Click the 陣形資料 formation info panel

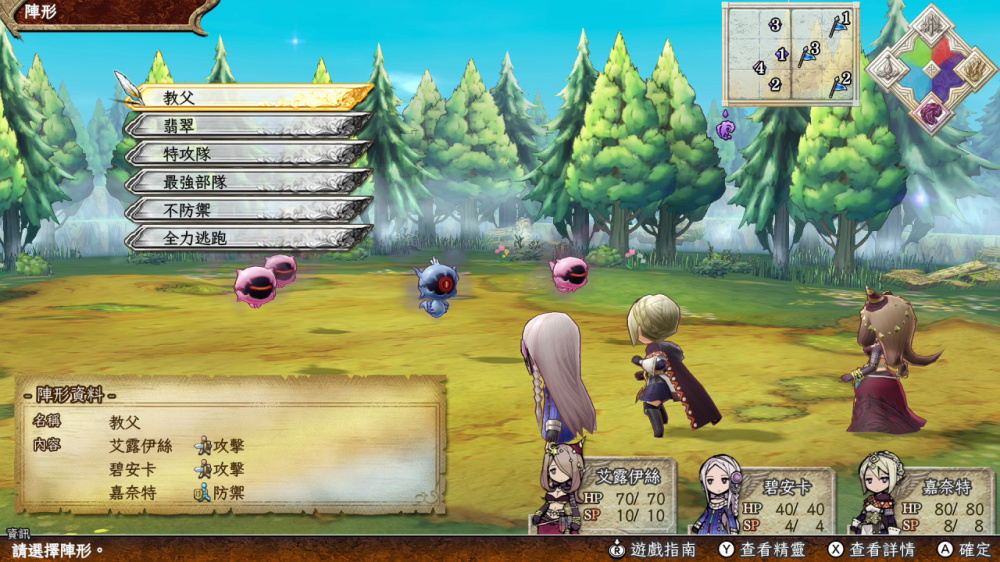[x=230, y=445]
